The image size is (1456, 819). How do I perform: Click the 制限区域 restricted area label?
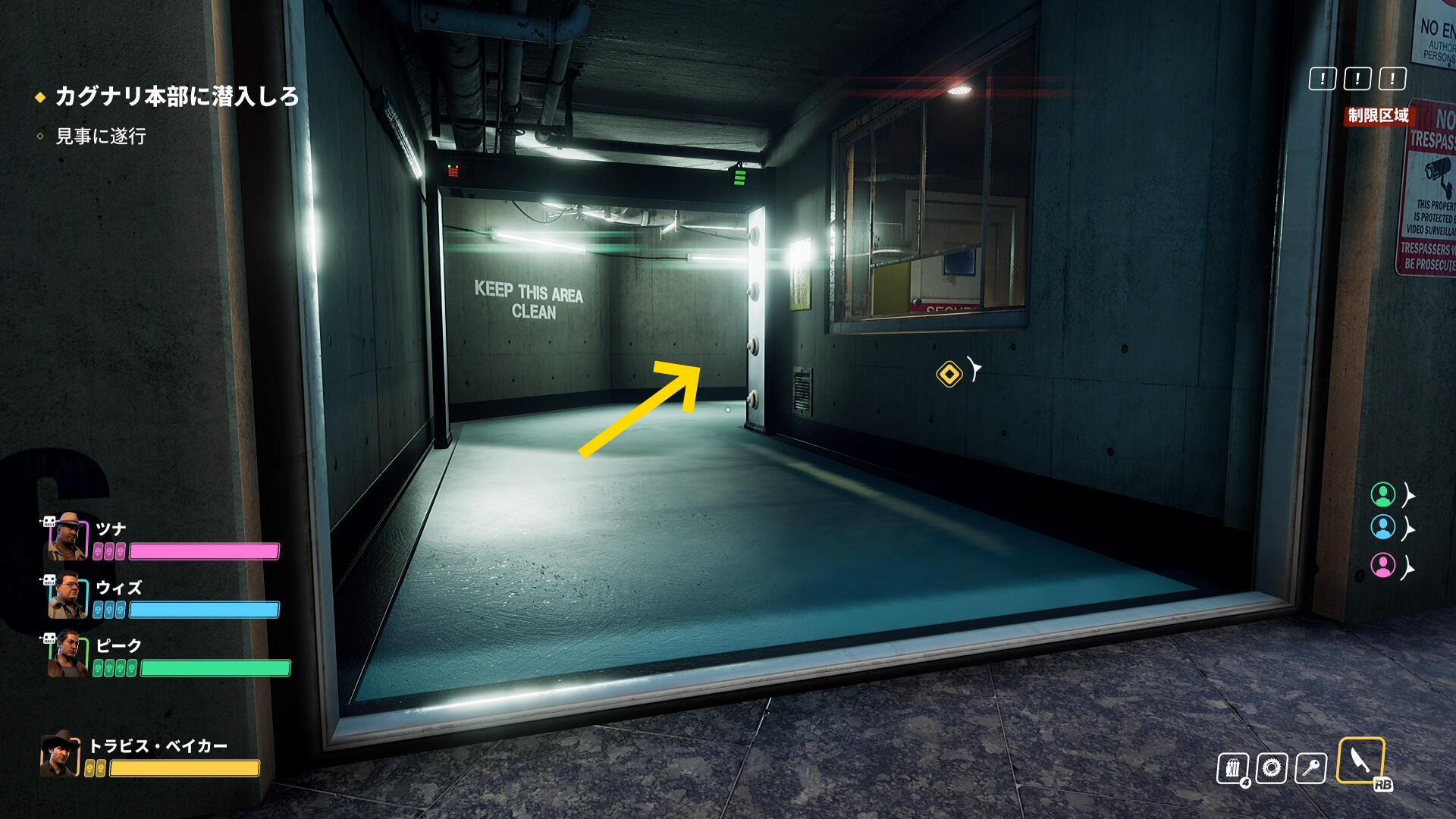[x=1378, y=115]
